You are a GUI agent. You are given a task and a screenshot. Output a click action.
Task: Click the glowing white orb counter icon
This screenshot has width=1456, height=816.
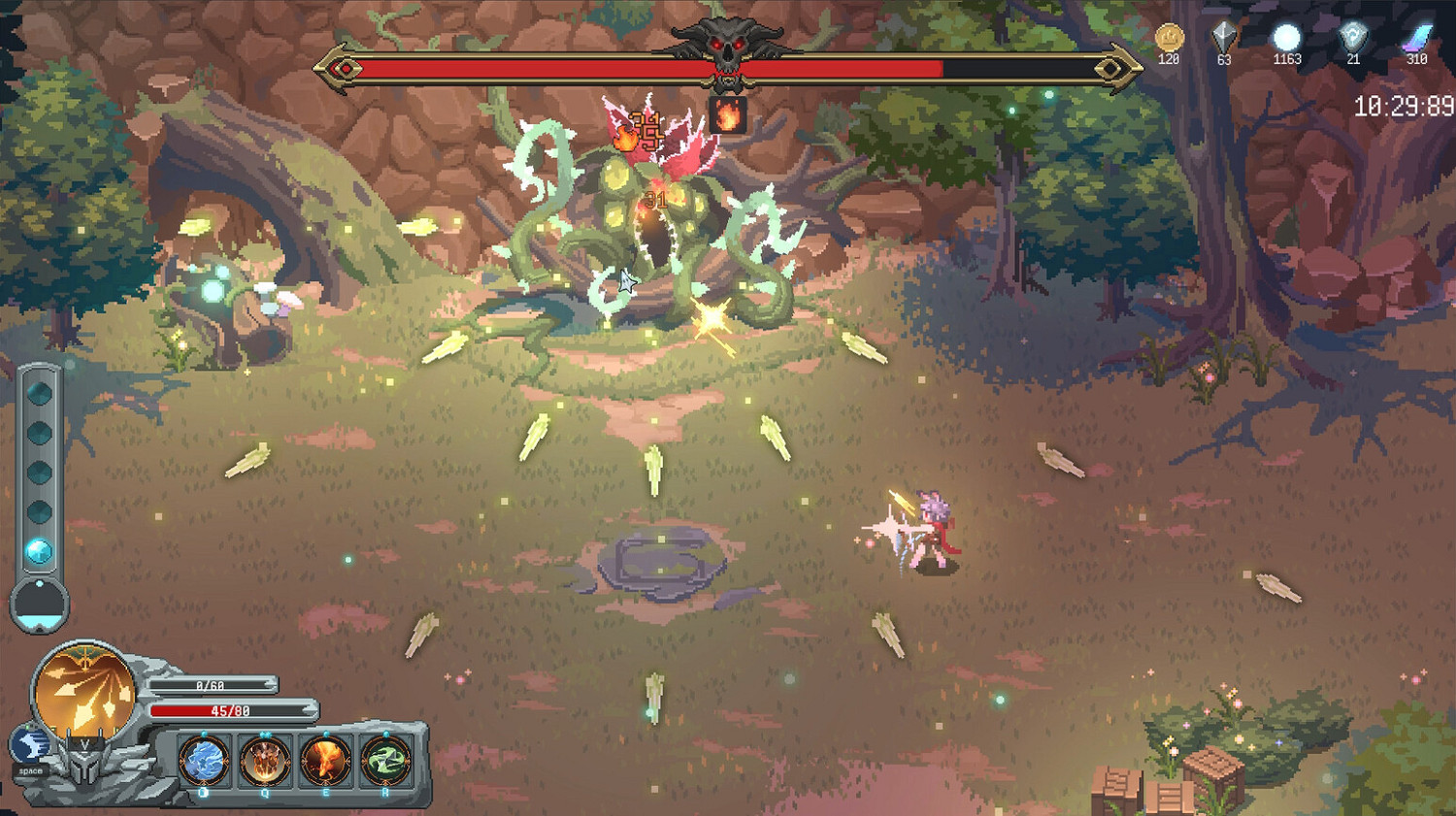(1287, 39)
